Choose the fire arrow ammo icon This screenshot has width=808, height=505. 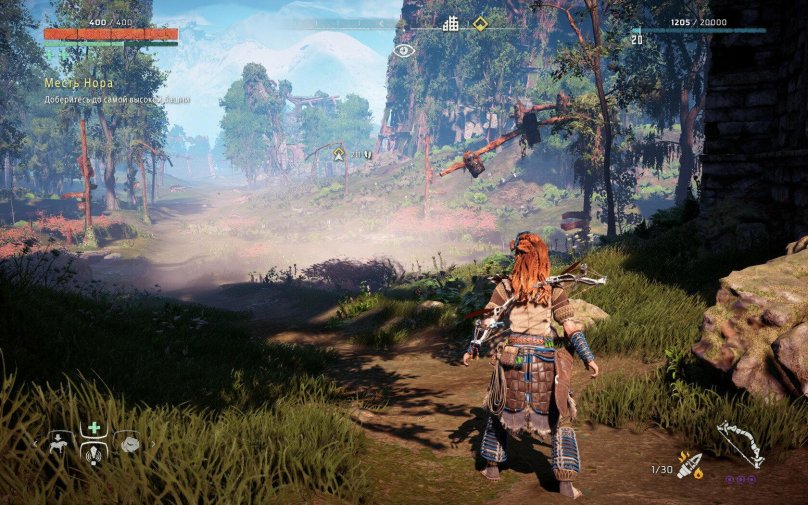pyautogui.click(x=691, y=465)
